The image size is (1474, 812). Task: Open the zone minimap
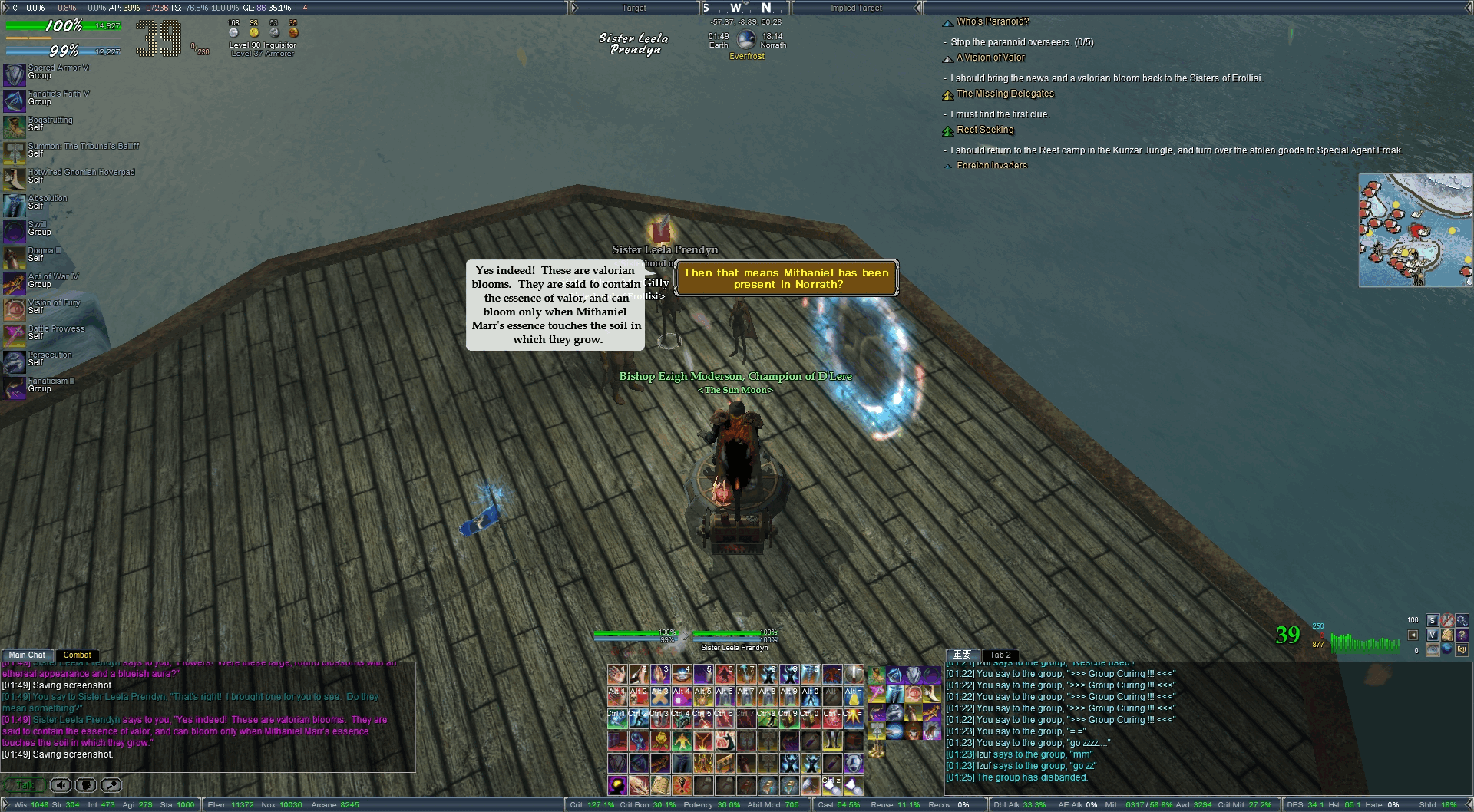click(x=1415, y=230)
